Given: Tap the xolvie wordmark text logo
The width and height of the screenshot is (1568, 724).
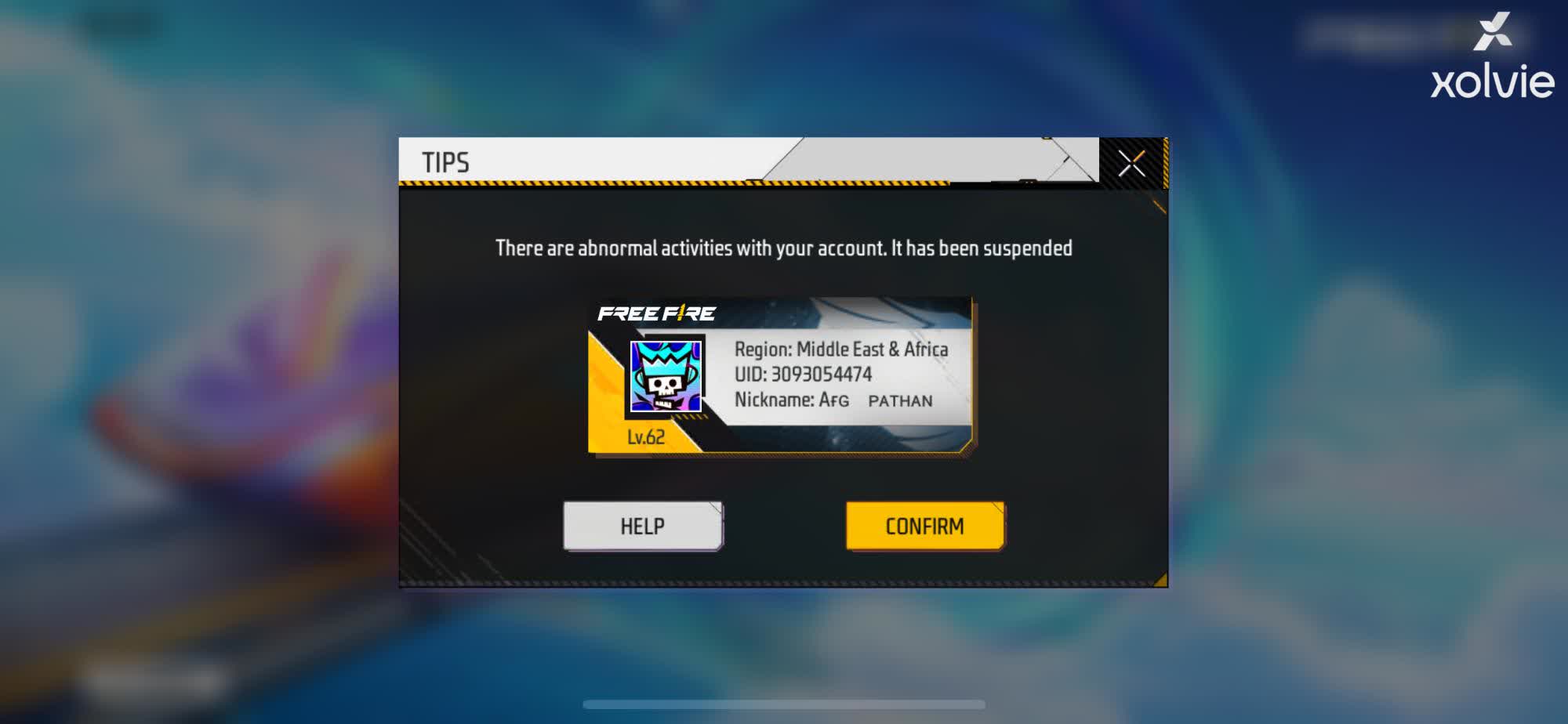Looking at the screenshot, I should 1493,82.
